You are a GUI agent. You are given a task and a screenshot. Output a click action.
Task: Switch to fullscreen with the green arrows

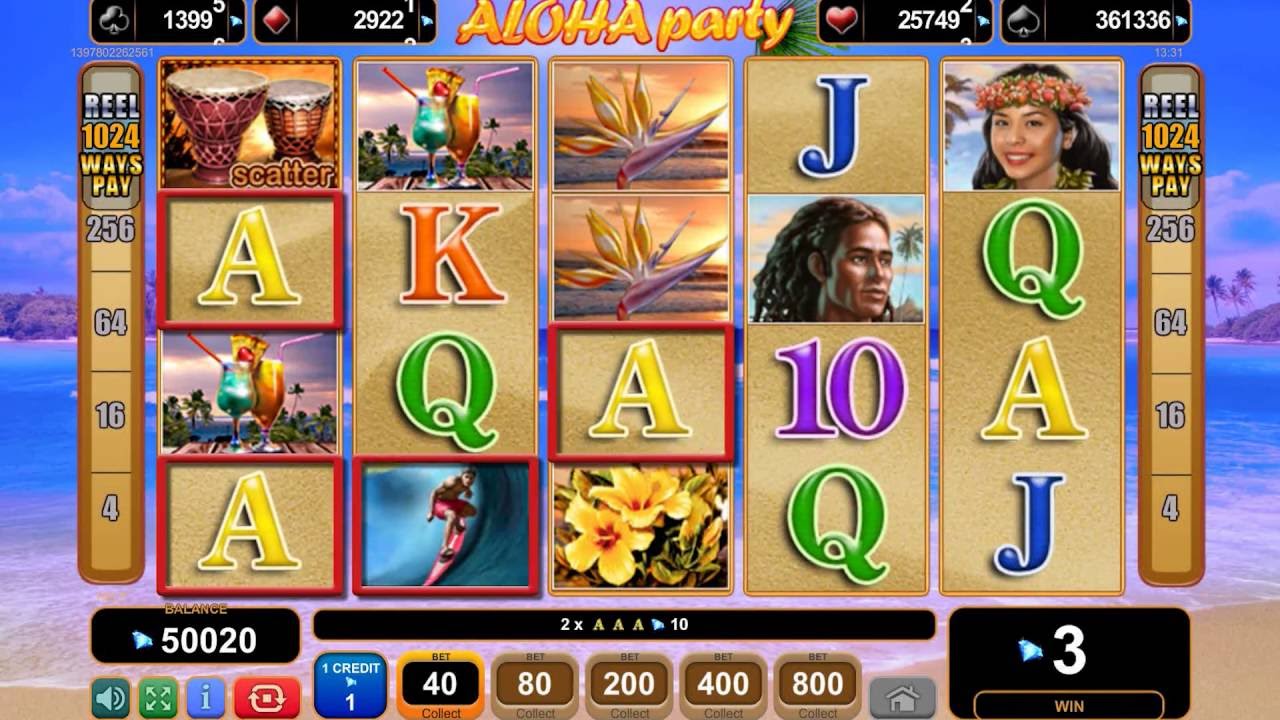[157, 696]
